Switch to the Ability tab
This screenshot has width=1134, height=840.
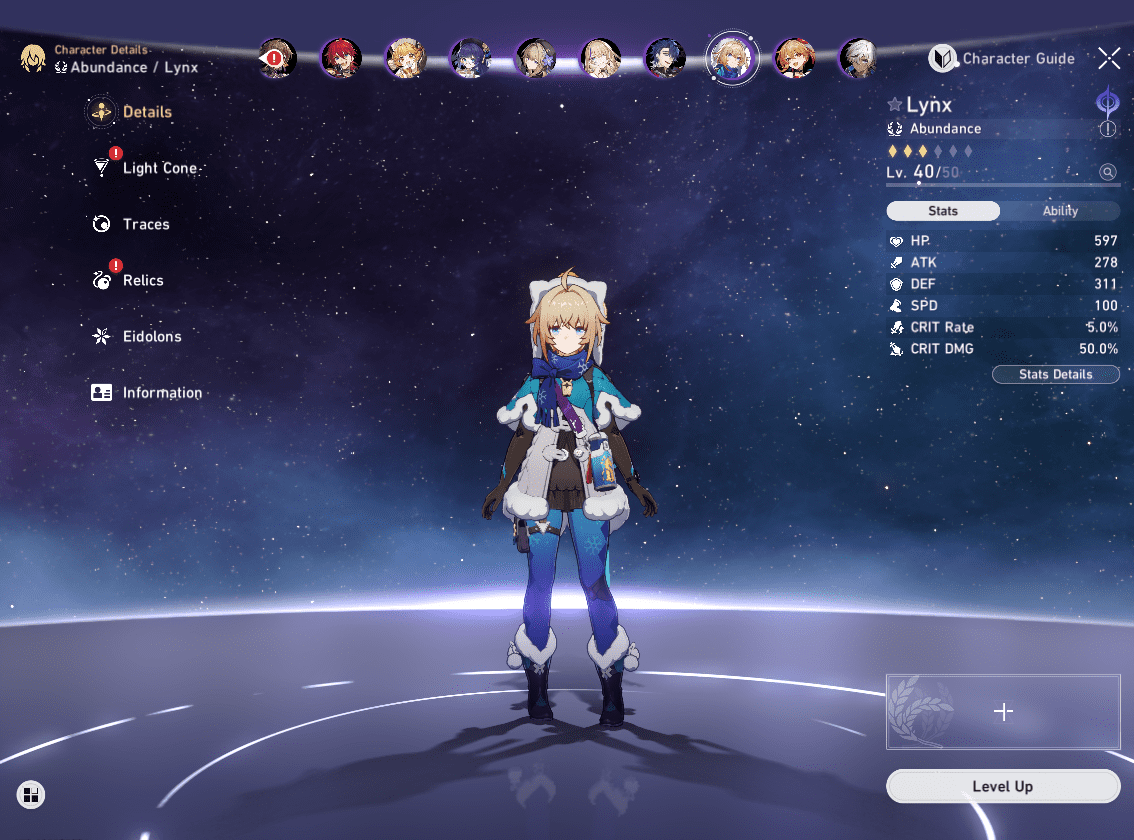[1060, 211]
